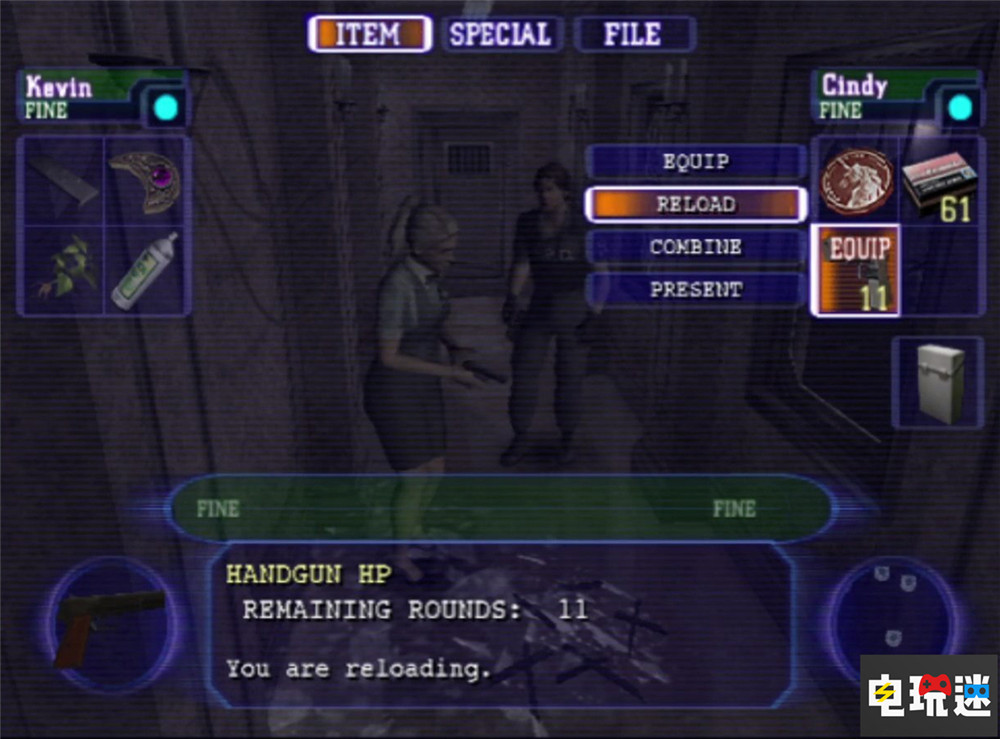1000x739 pixels.
Task: Select the spray can in Kevin's inventory
Action: [x=146, y=270]
